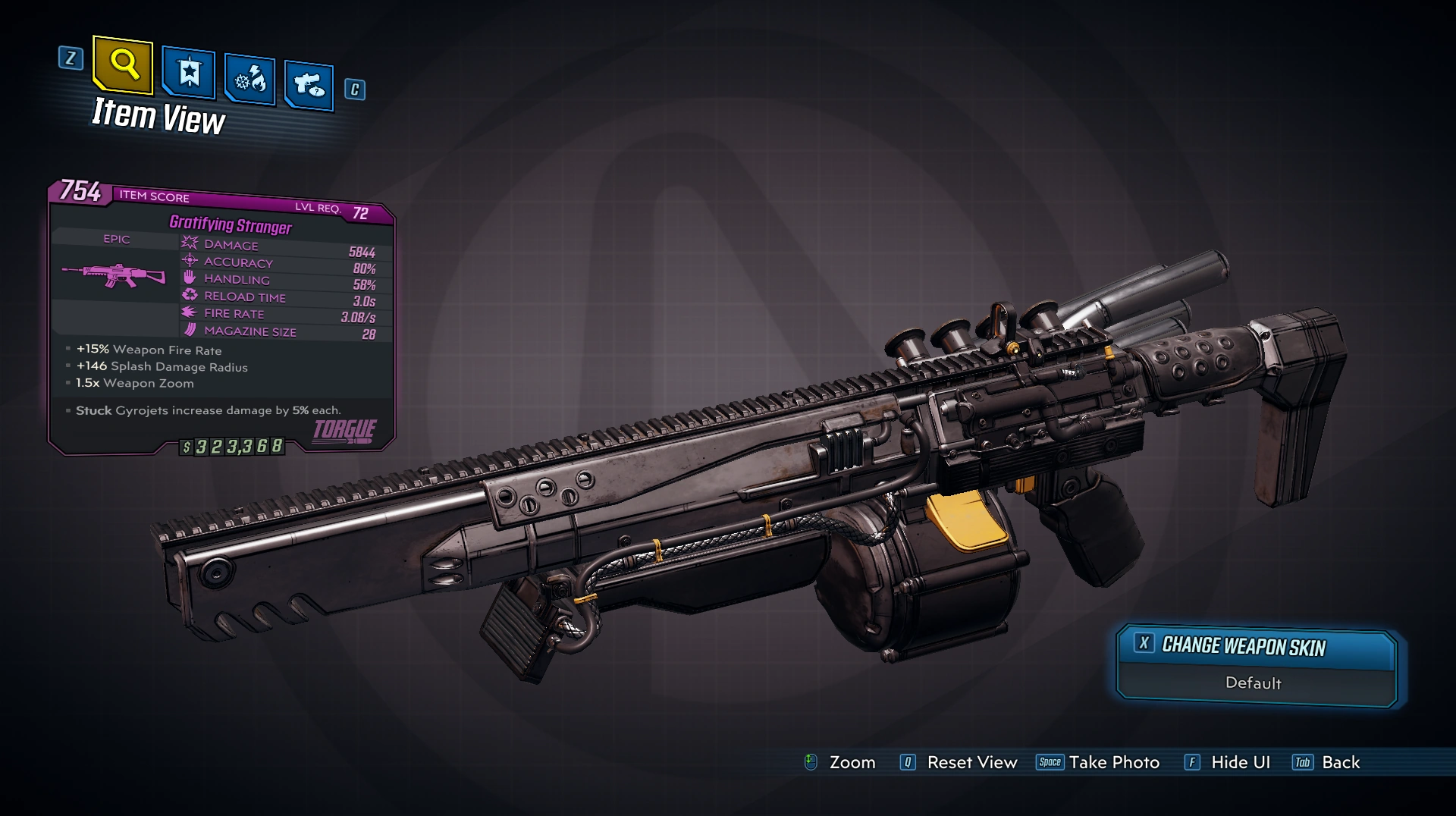Activate the Take Photo option

[1098, 762]
